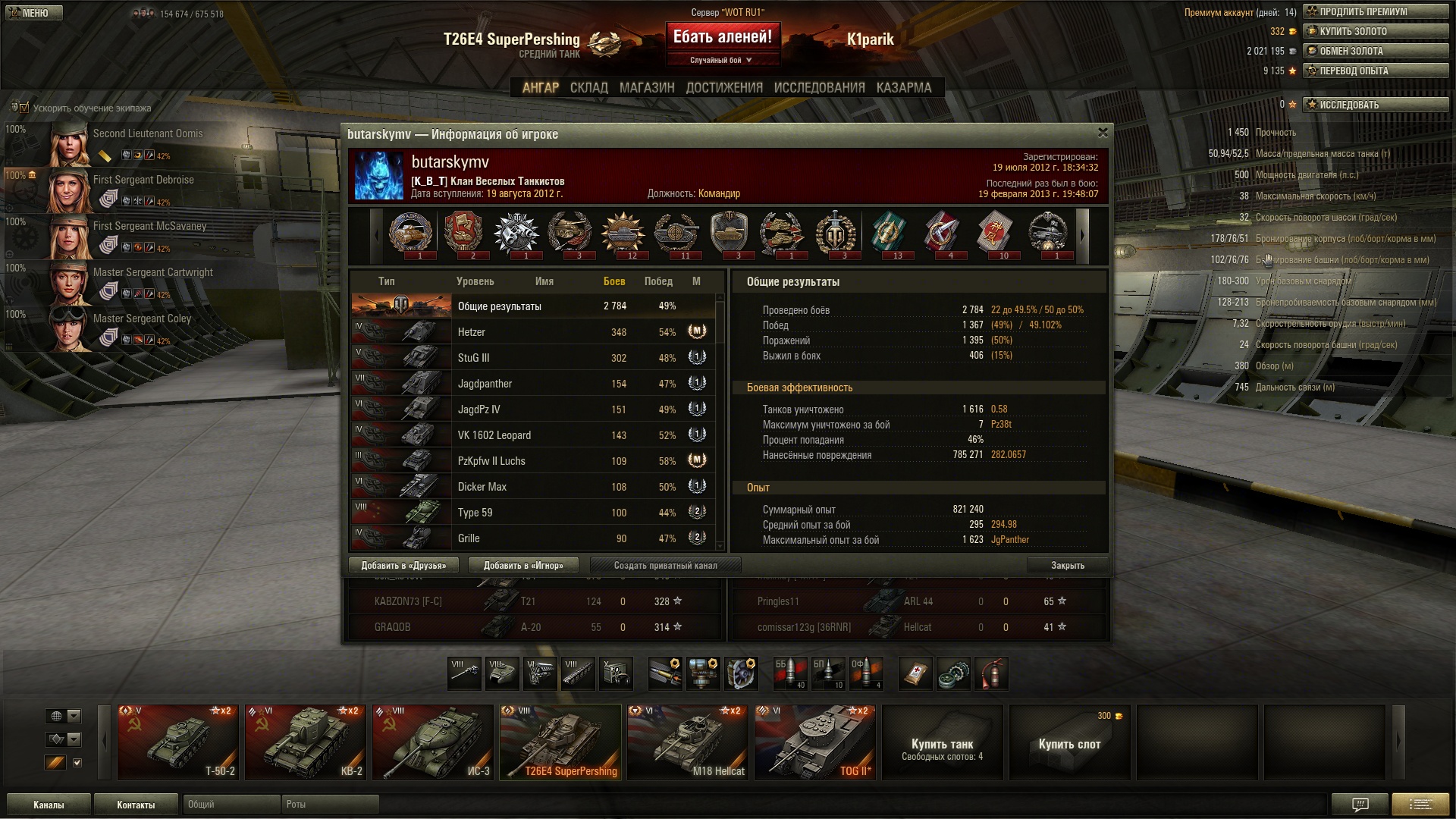Viewport: 1456px width, 819px height.
Task: Open the МЕНЮ button
Action: click(x=34, y=13)
